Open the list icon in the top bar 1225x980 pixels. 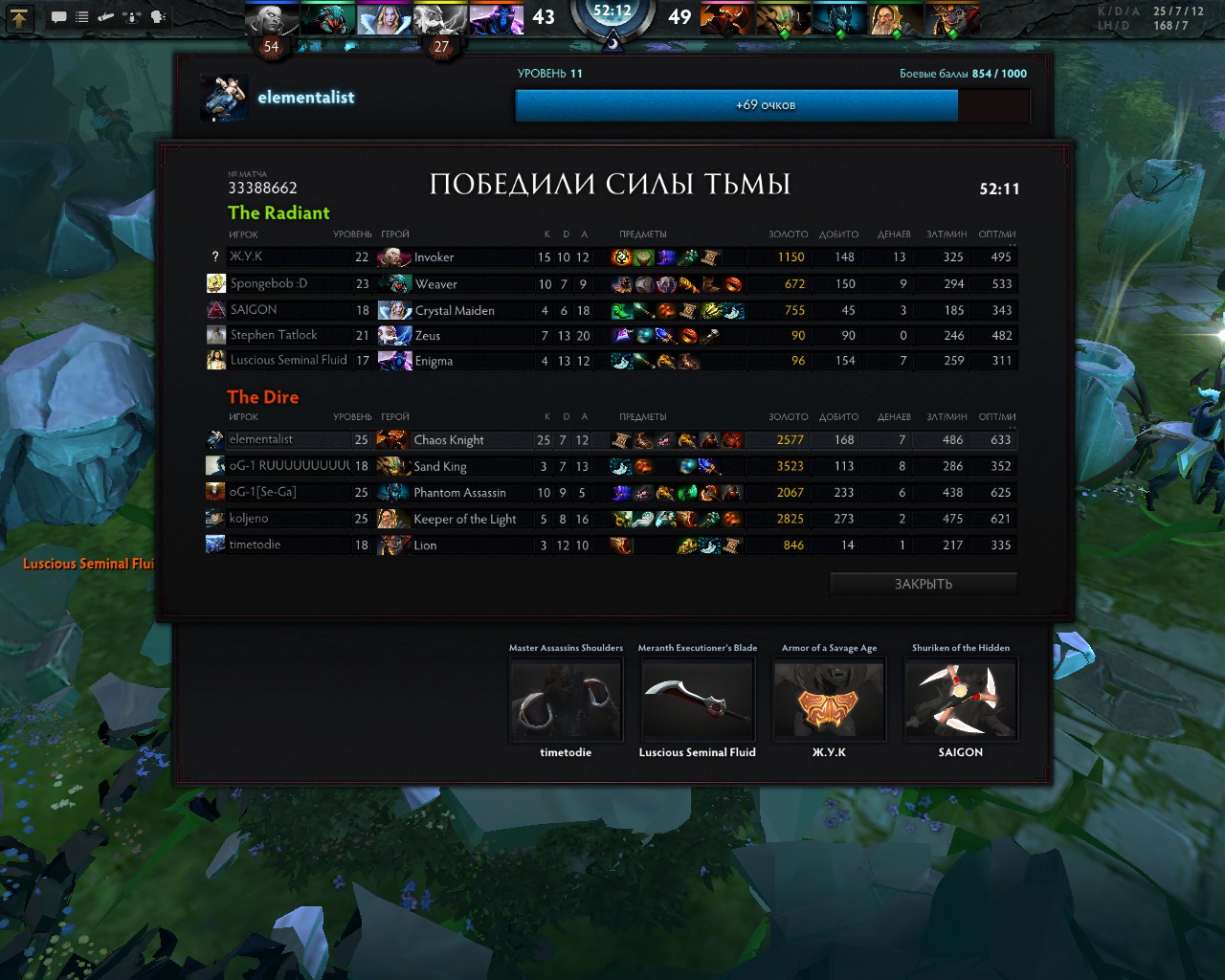pyautogui.click(x=82, y=17)
